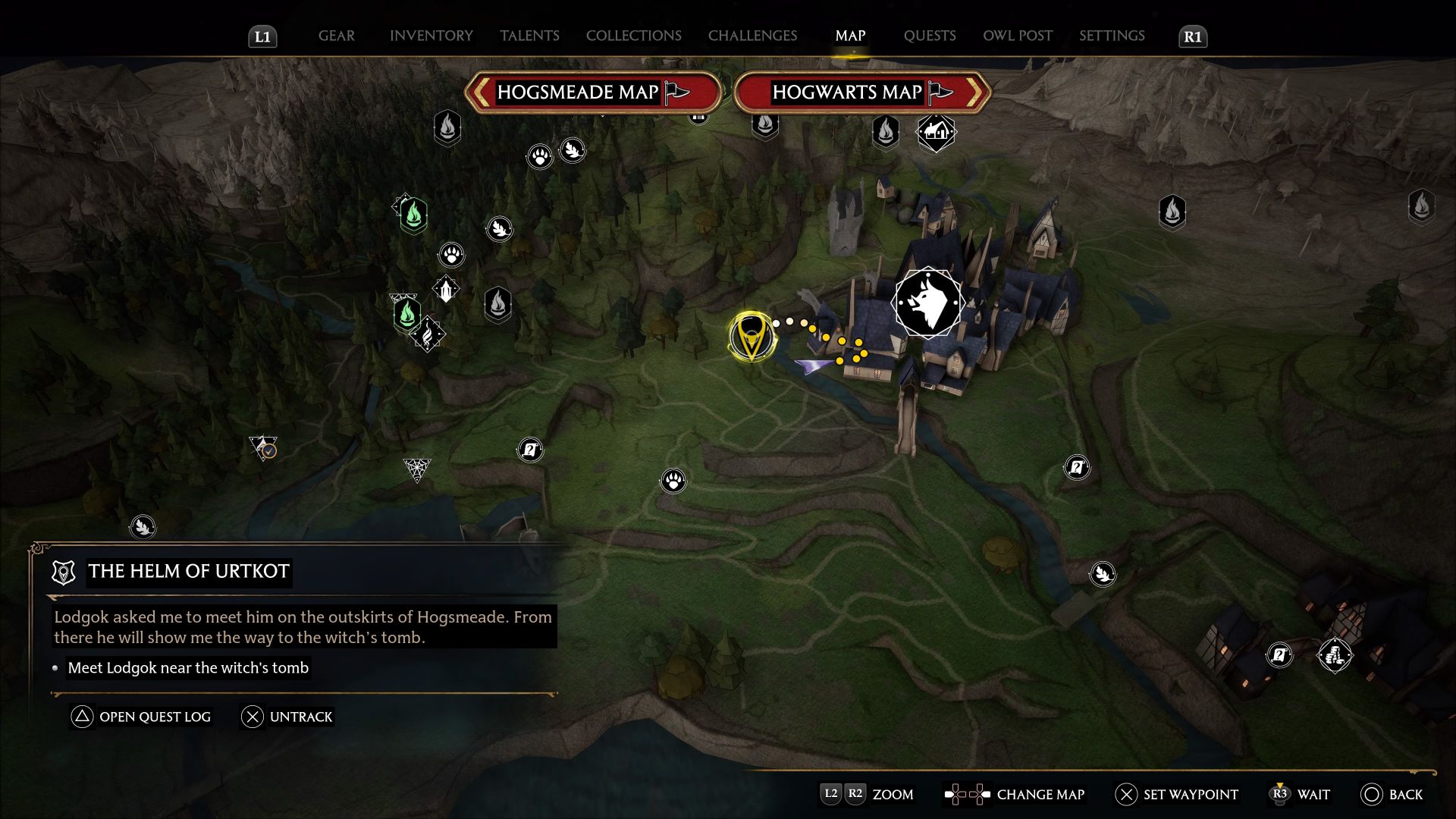Select the yellow tracked quest marker
Viewport: 1456px width, 819px height.
751,336
